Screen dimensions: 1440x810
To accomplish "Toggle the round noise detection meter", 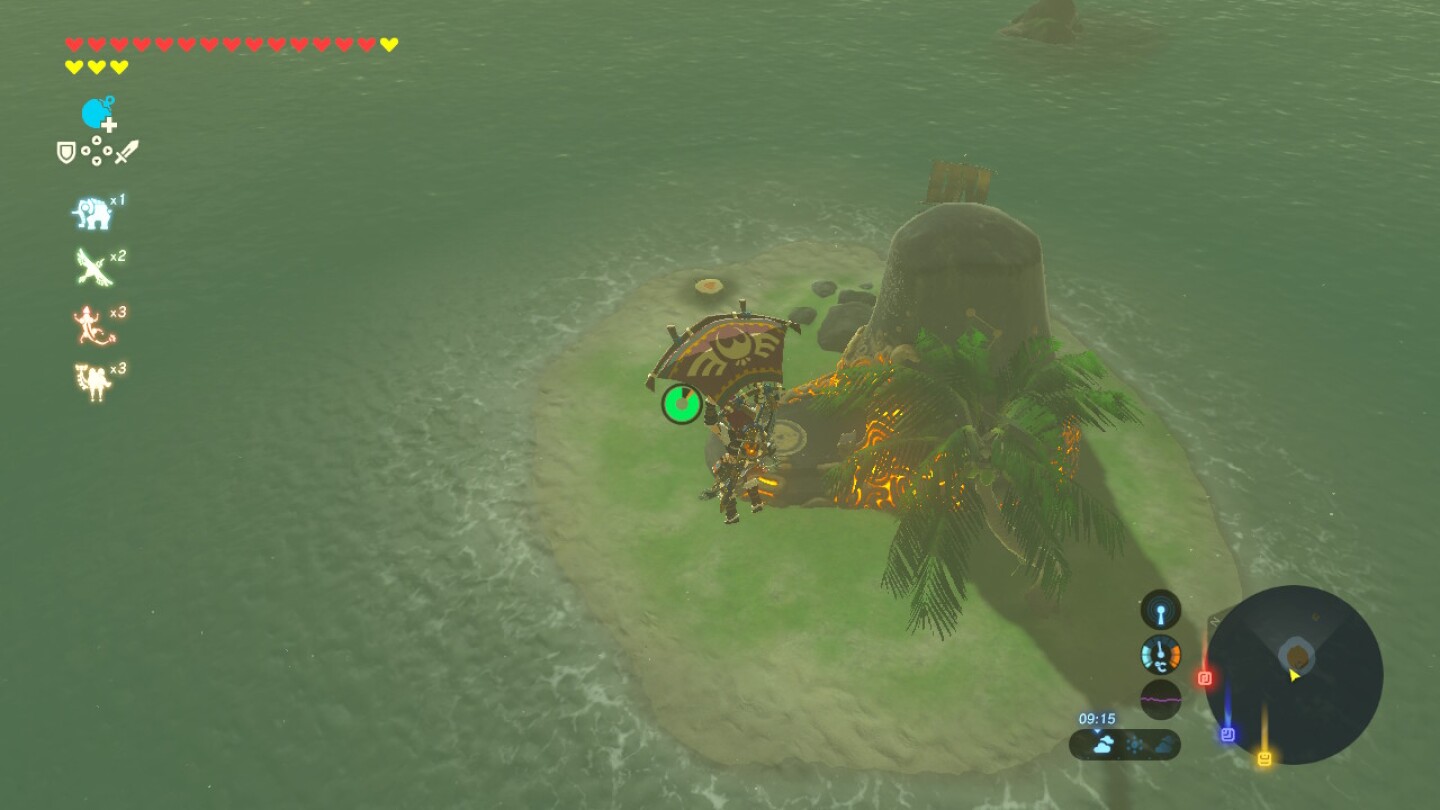I will [x=1160, y=698].
